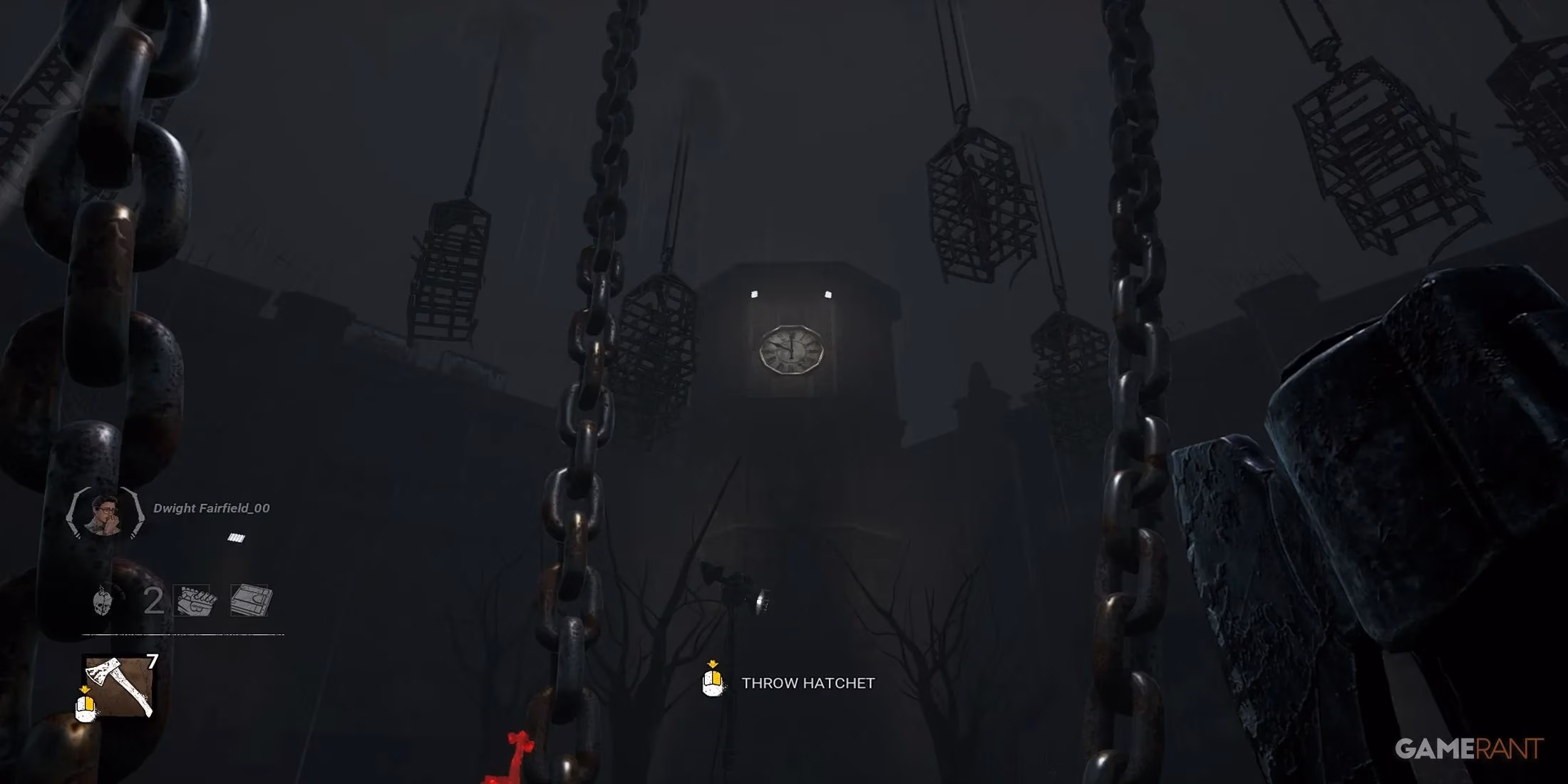Activate the Throw Hatchet action prompt
The width and height of the screenshot is (1568, 784).
[809, 683]
